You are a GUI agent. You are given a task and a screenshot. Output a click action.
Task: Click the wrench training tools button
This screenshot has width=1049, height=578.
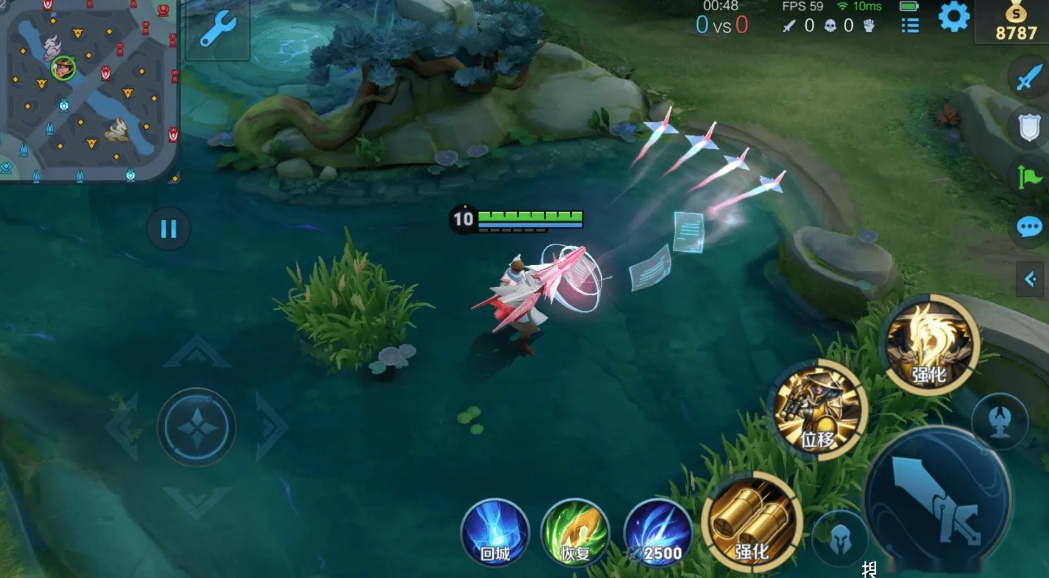point(216,29)
